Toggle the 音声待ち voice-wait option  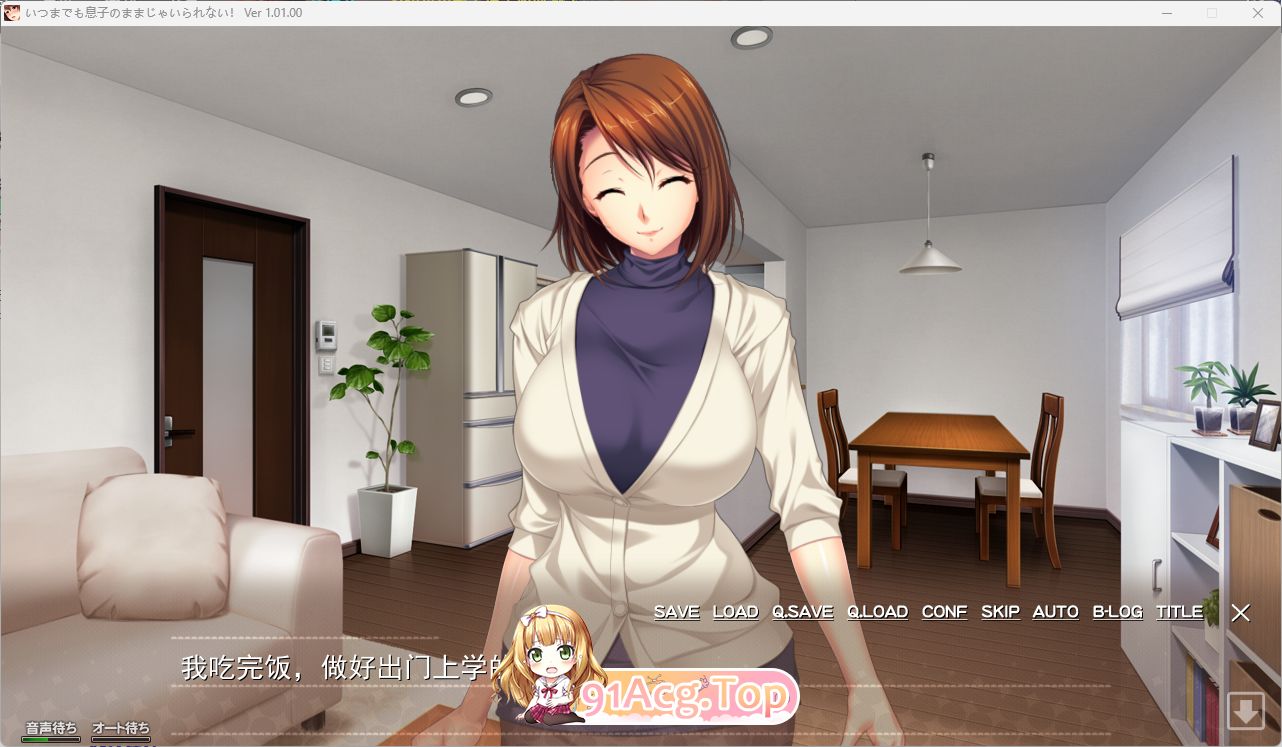click(x=52, y=731)
